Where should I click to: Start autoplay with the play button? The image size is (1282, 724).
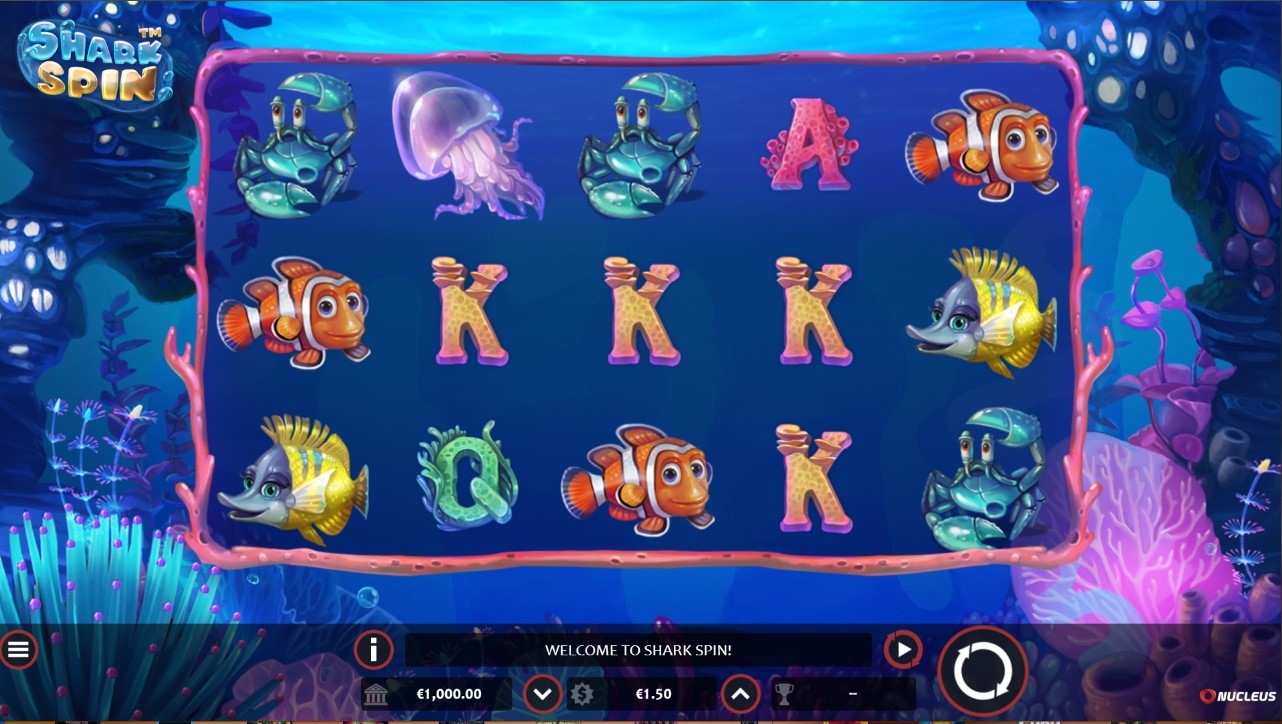click(x=903, y=650)
